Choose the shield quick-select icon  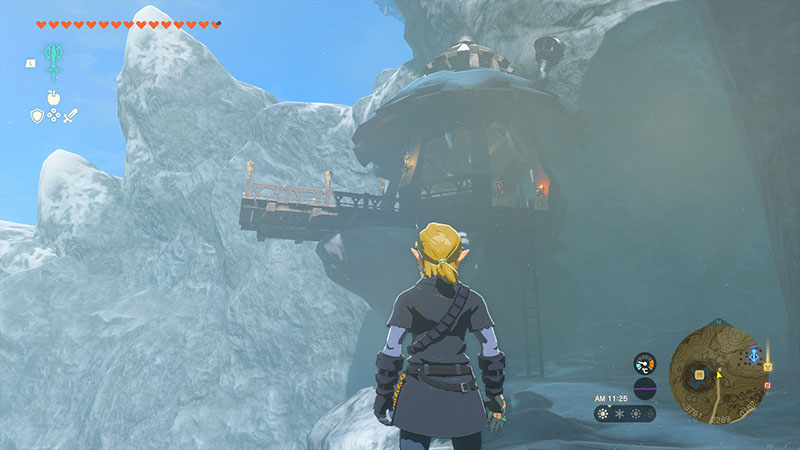(36, 115)
